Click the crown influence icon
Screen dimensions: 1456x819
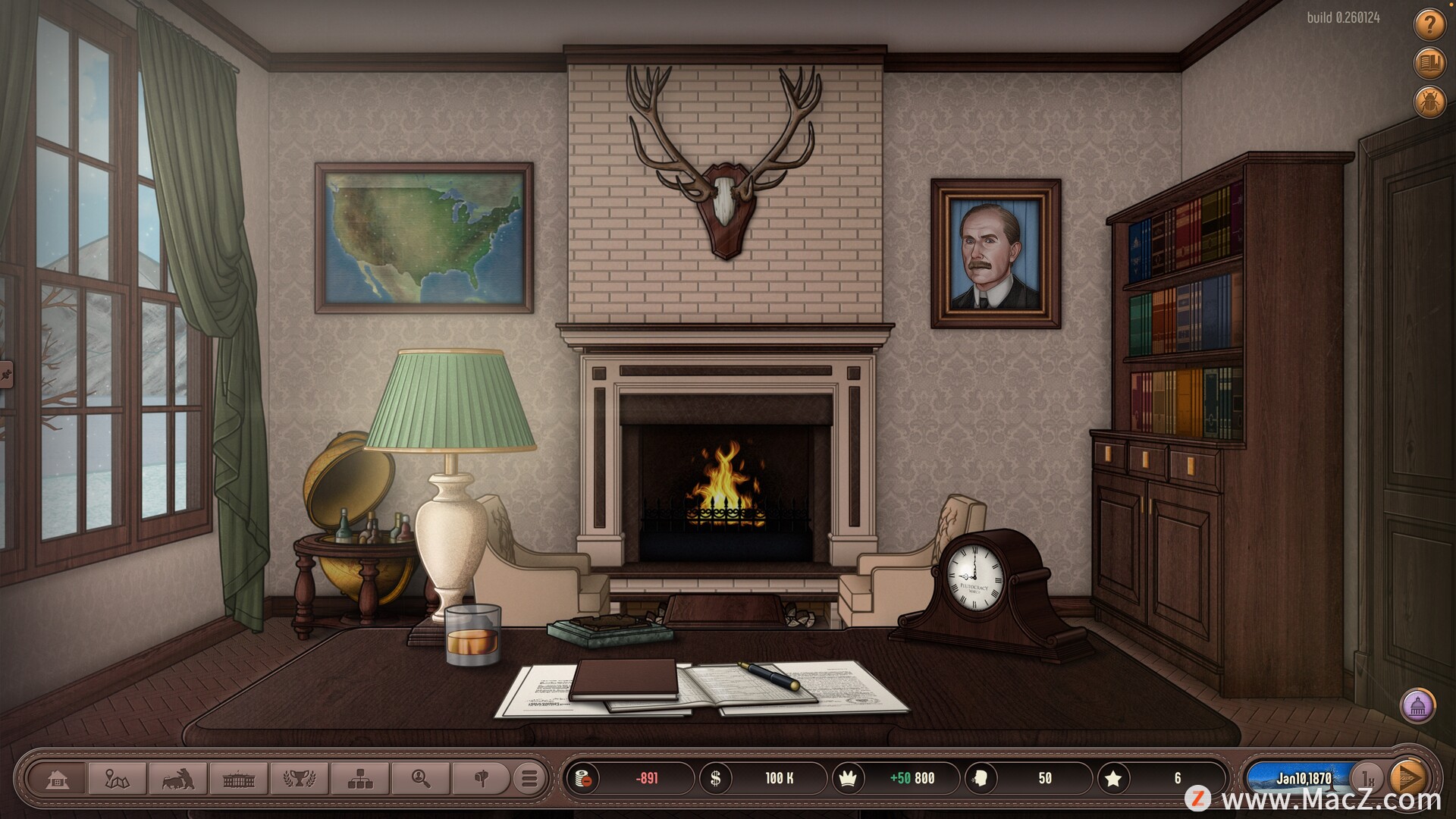point(849,779)
